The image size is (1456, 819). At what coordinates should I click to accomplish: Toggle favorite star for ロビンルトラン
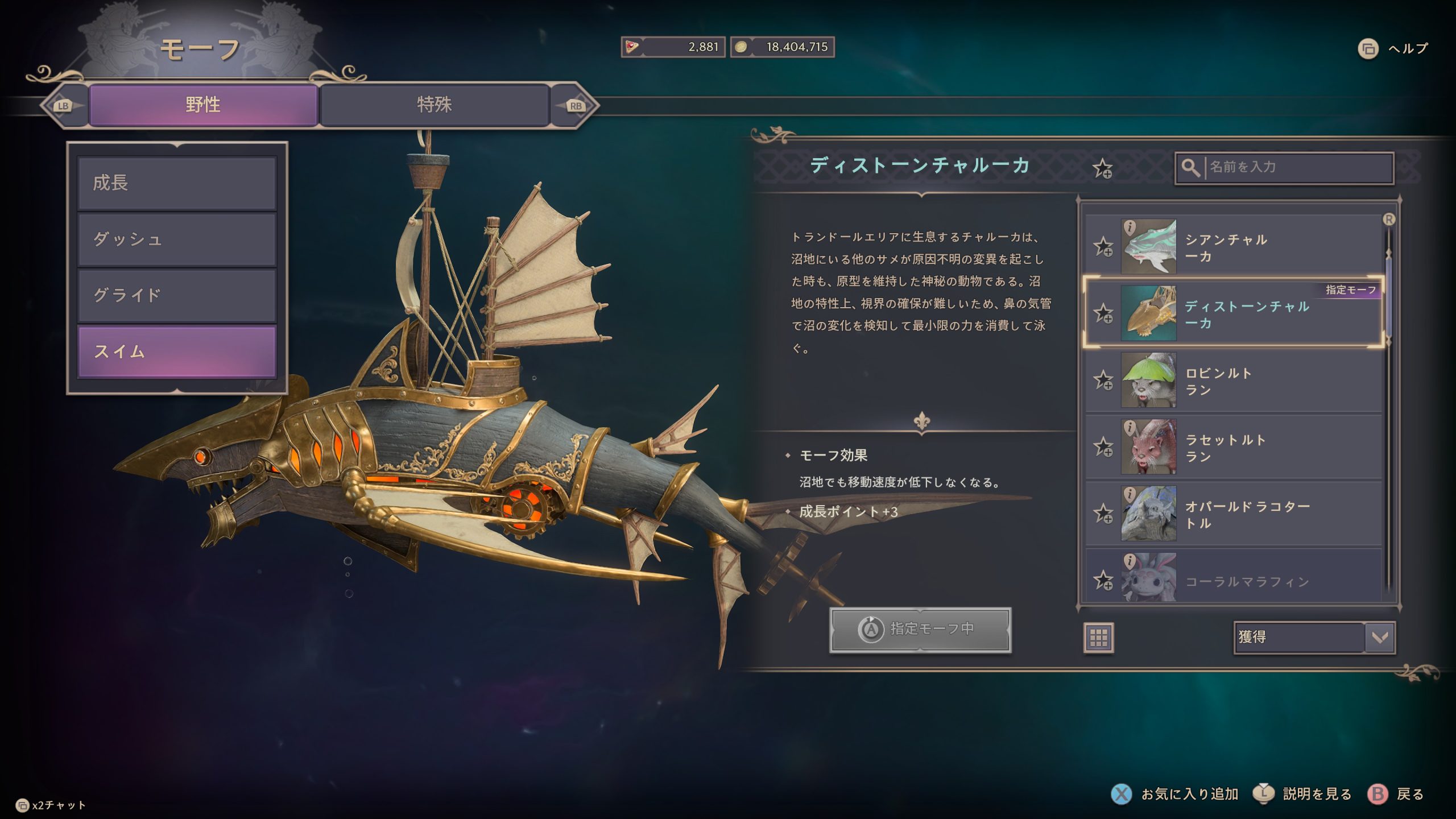1103,380
